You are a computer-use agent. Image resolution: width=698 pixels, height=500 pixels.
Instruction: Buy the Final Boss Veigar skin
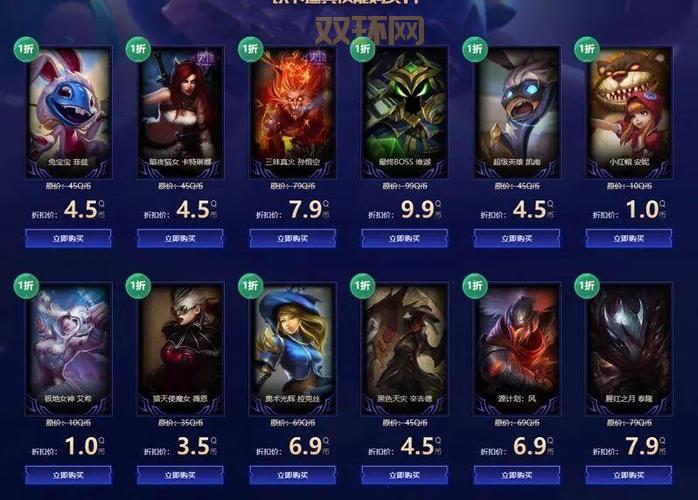(x=404, y=238)
